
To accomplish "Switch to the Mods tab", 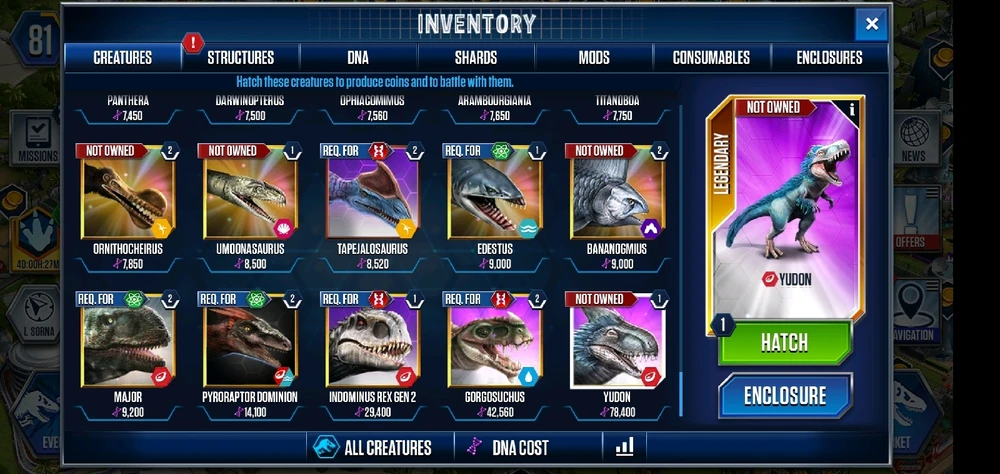I will click(x=594, y=57).
